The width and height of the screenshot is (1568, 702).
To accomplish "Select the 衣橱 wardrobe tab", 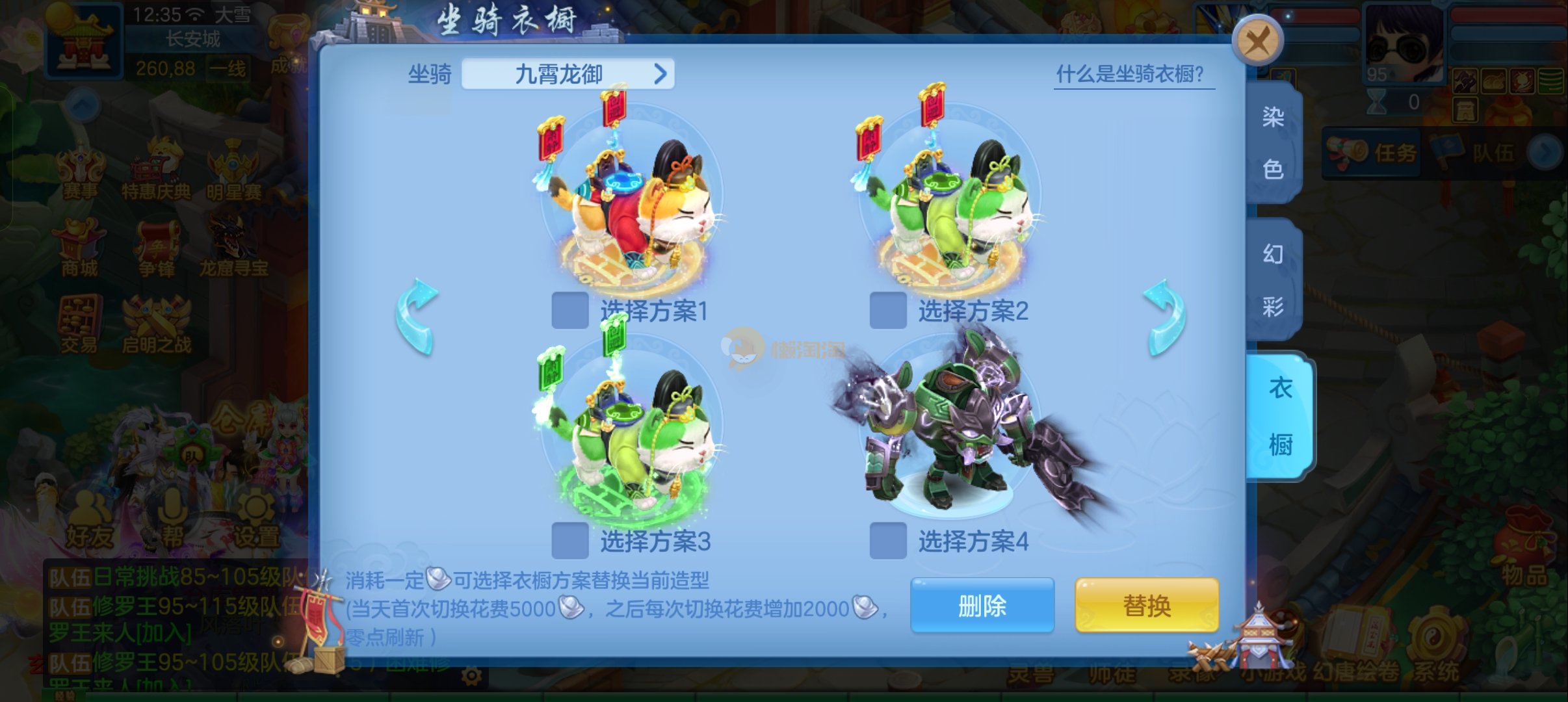I will (x=1279, y=416).
